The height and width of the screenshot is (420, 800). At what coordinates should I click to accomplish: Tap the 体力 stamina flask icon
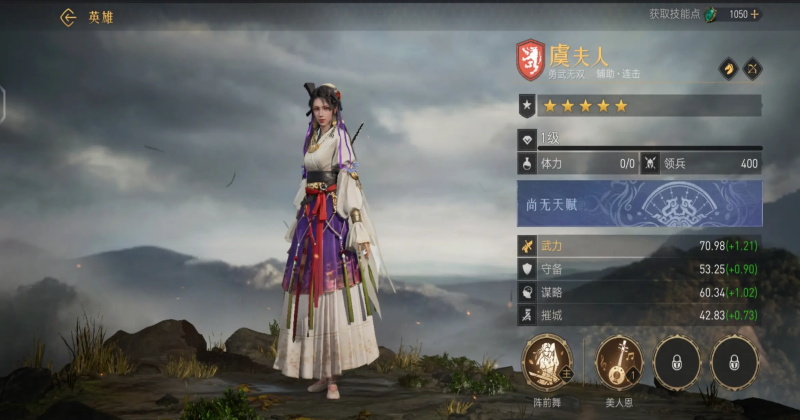point(527,163)
